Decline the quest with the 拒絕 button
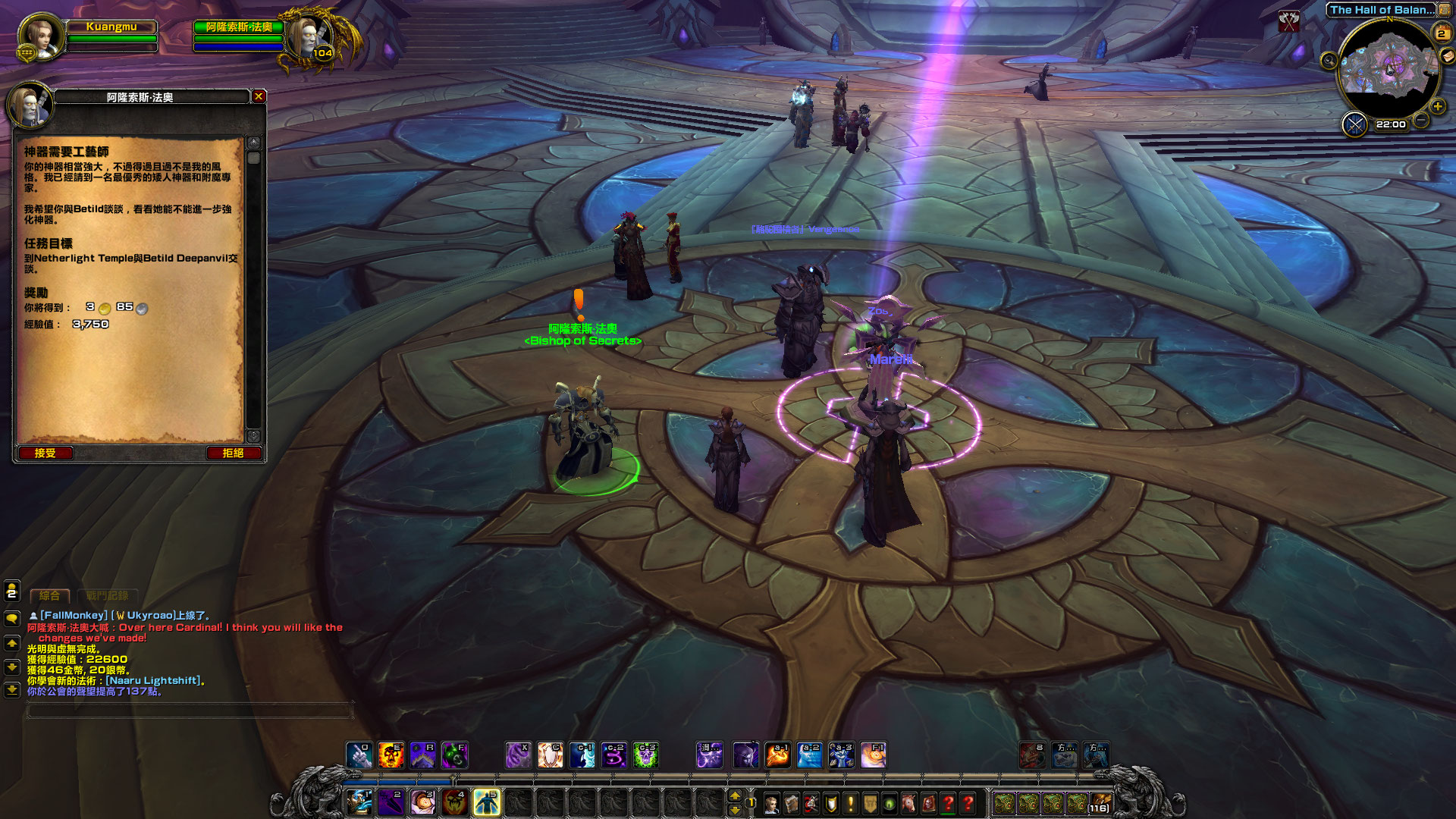Screen dimensions: 1456x819 point(233,453)
